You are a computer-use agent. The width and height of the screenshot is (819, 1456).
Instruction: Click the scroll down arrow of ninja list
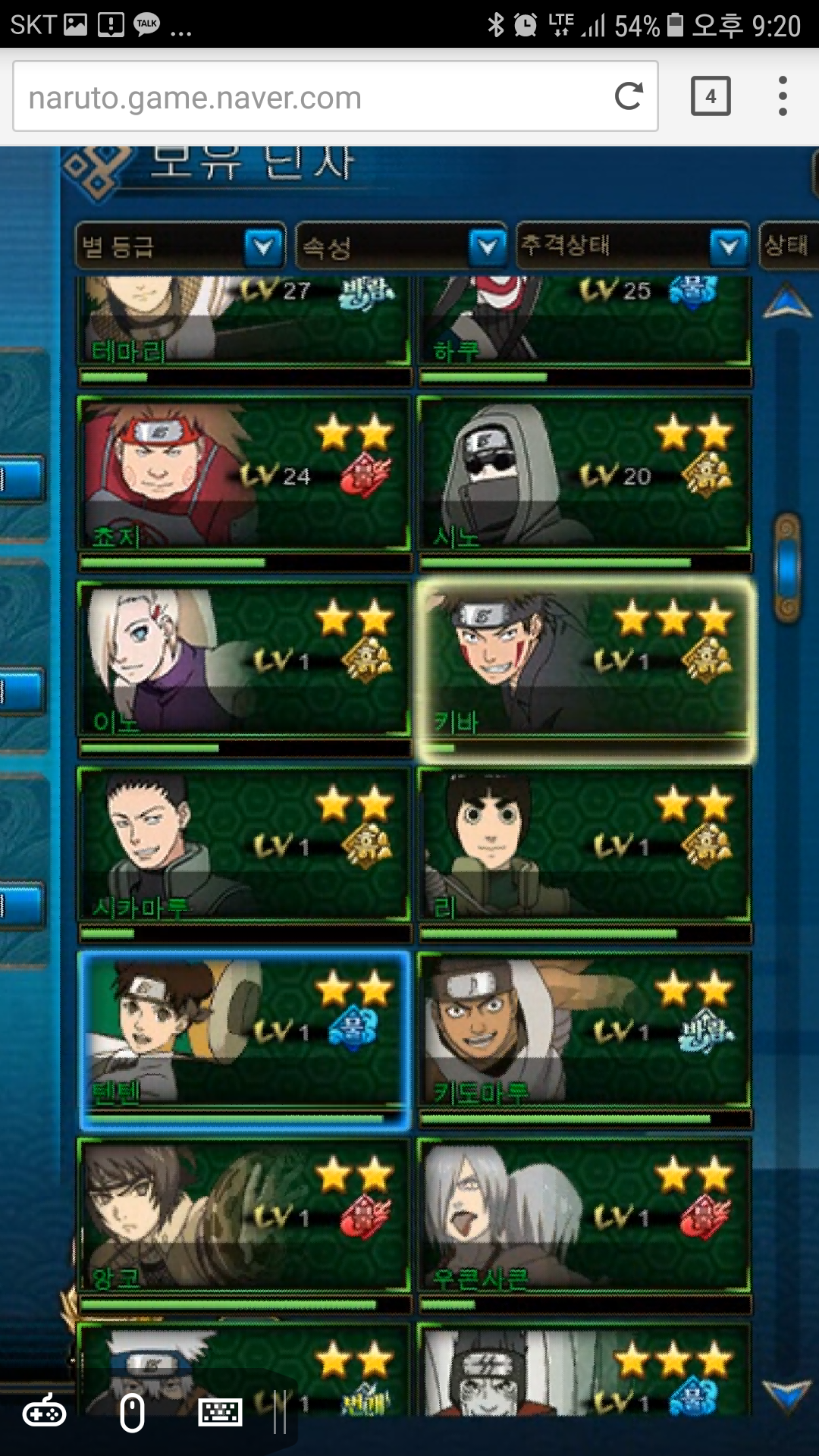tap(787, 1395)
